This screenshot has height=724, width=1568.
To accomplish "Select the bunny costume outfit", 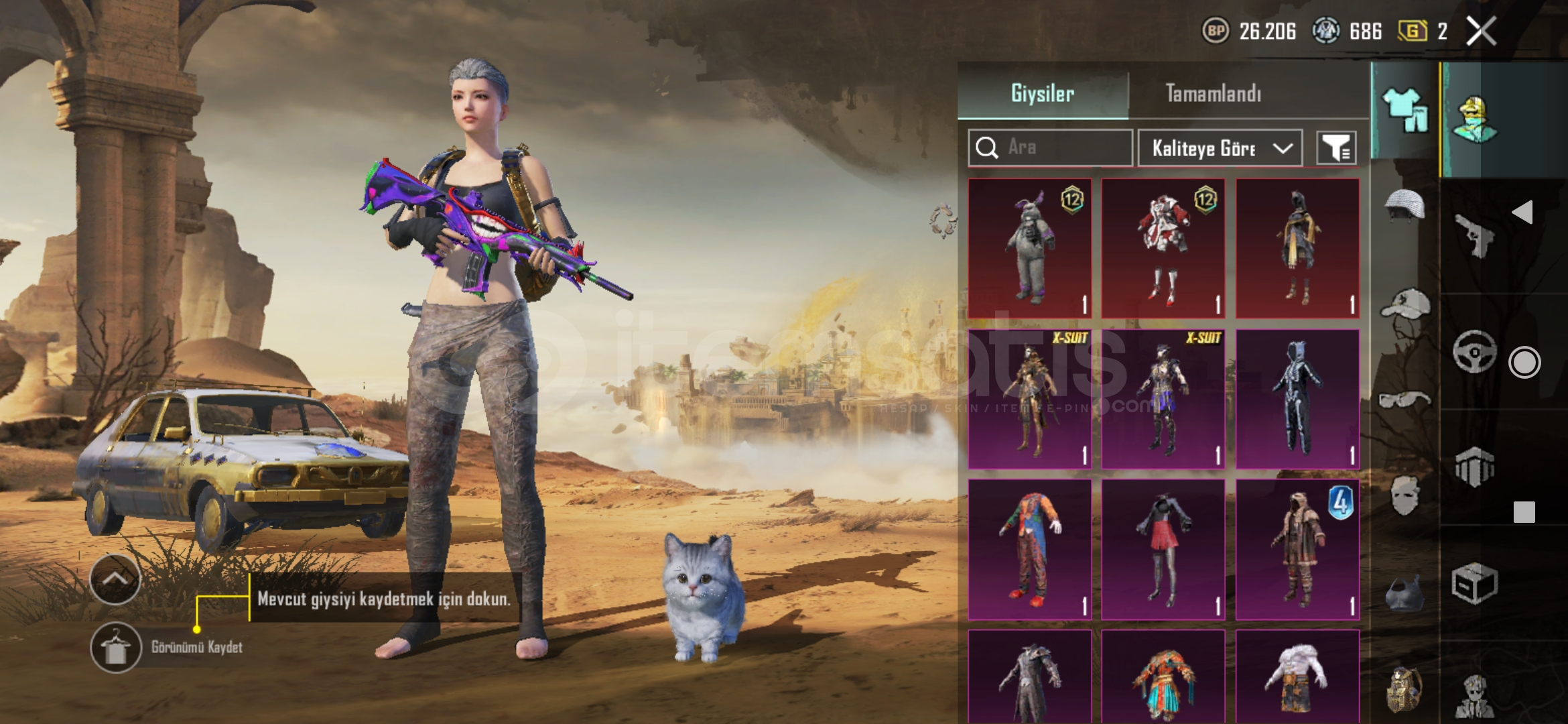I will click(x=1030, y=248).
